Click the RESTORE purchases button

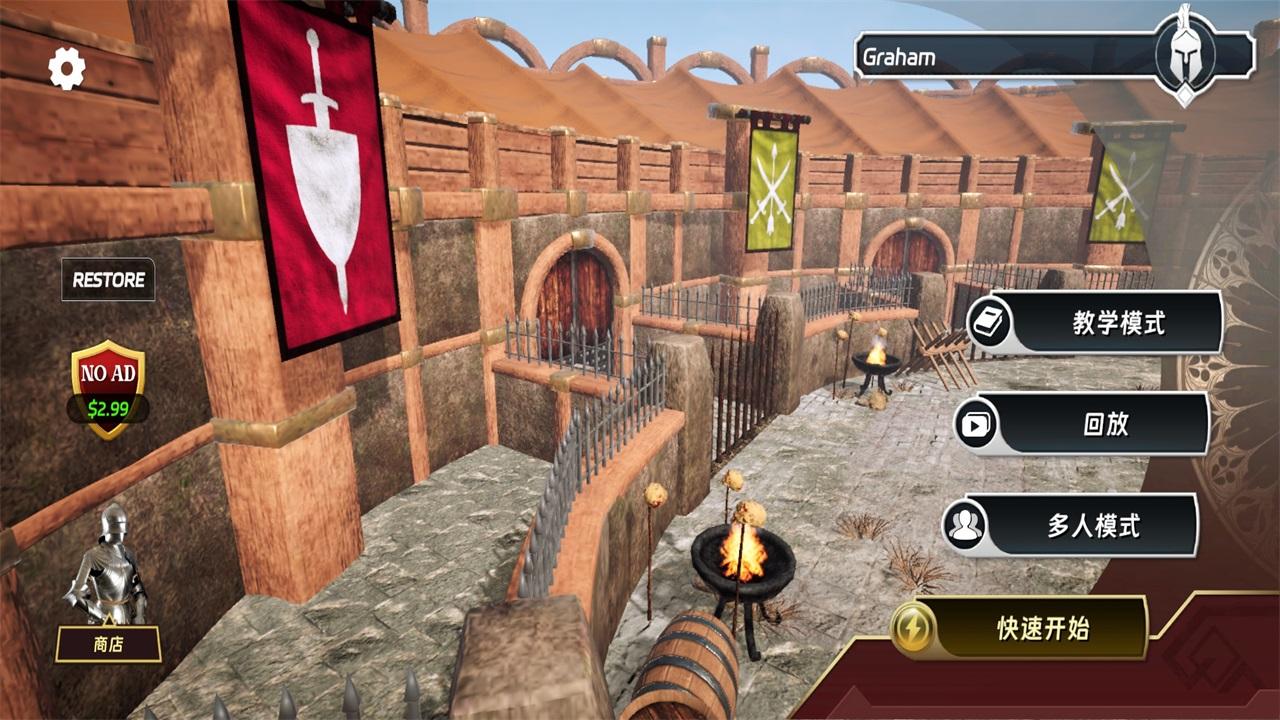click(108, 280)
